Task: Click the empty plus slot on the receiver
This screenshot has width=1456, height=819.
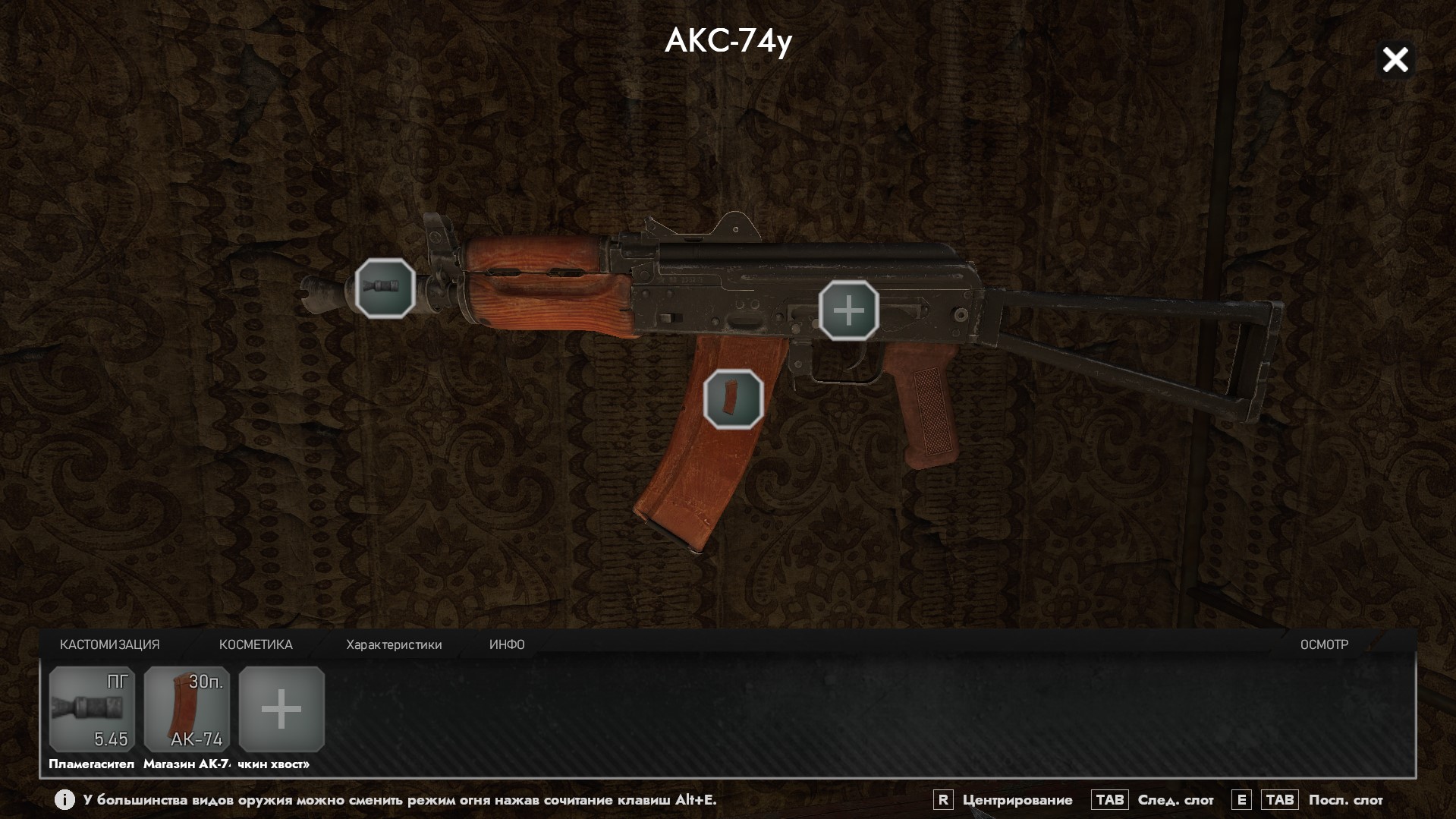Action: [x=848, y=310]
